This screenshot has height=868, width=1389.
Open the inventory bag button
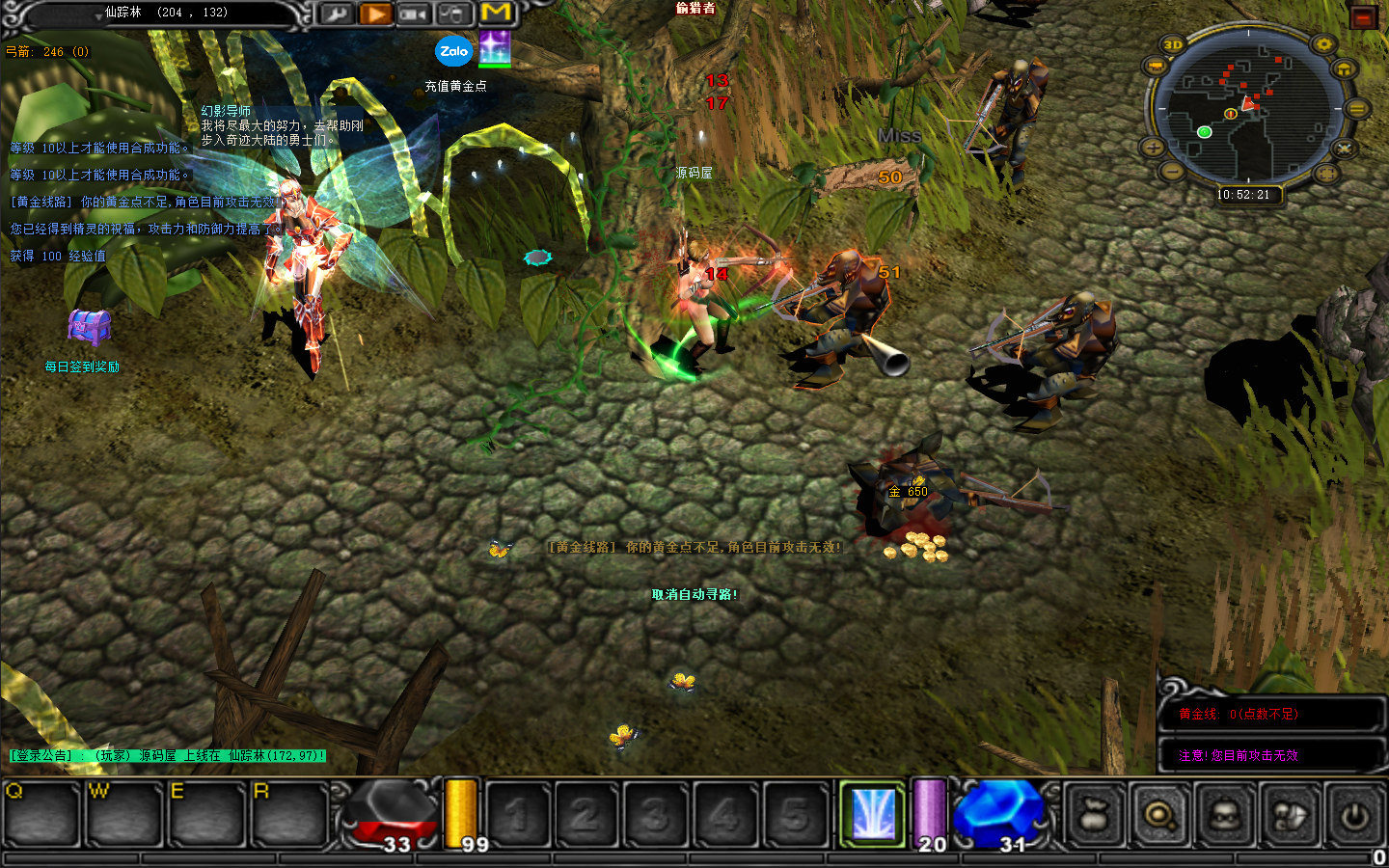click(1093, 816)
